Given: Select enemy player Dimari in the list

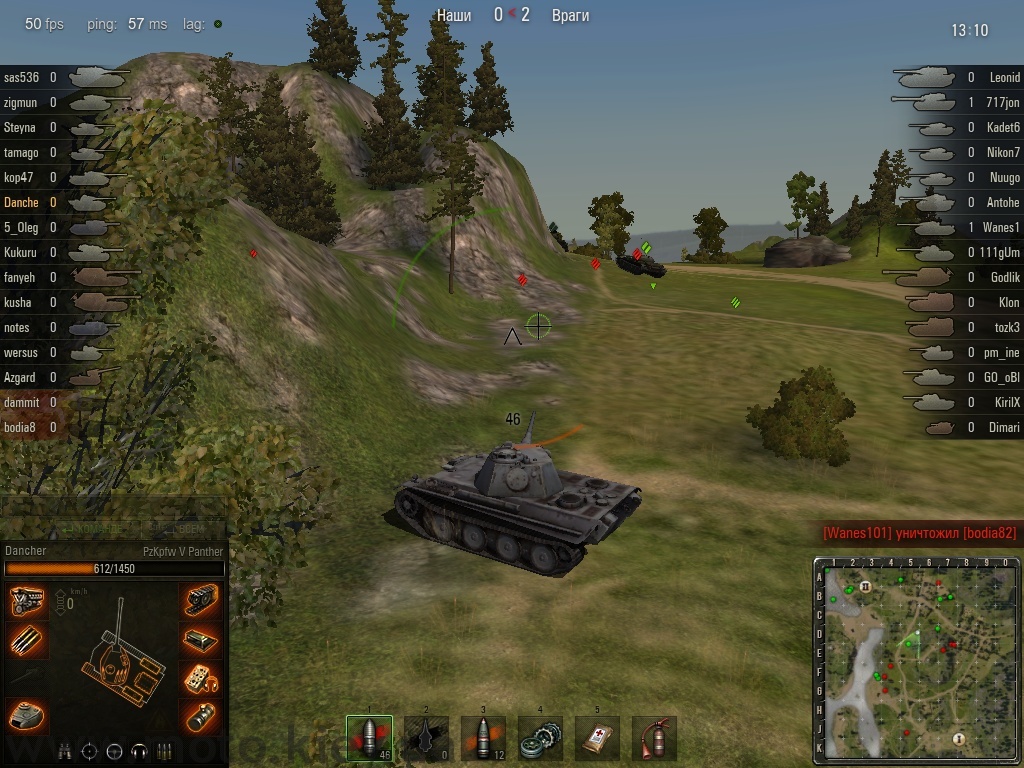Looking at the screenshot, I should click(1004, 427).
